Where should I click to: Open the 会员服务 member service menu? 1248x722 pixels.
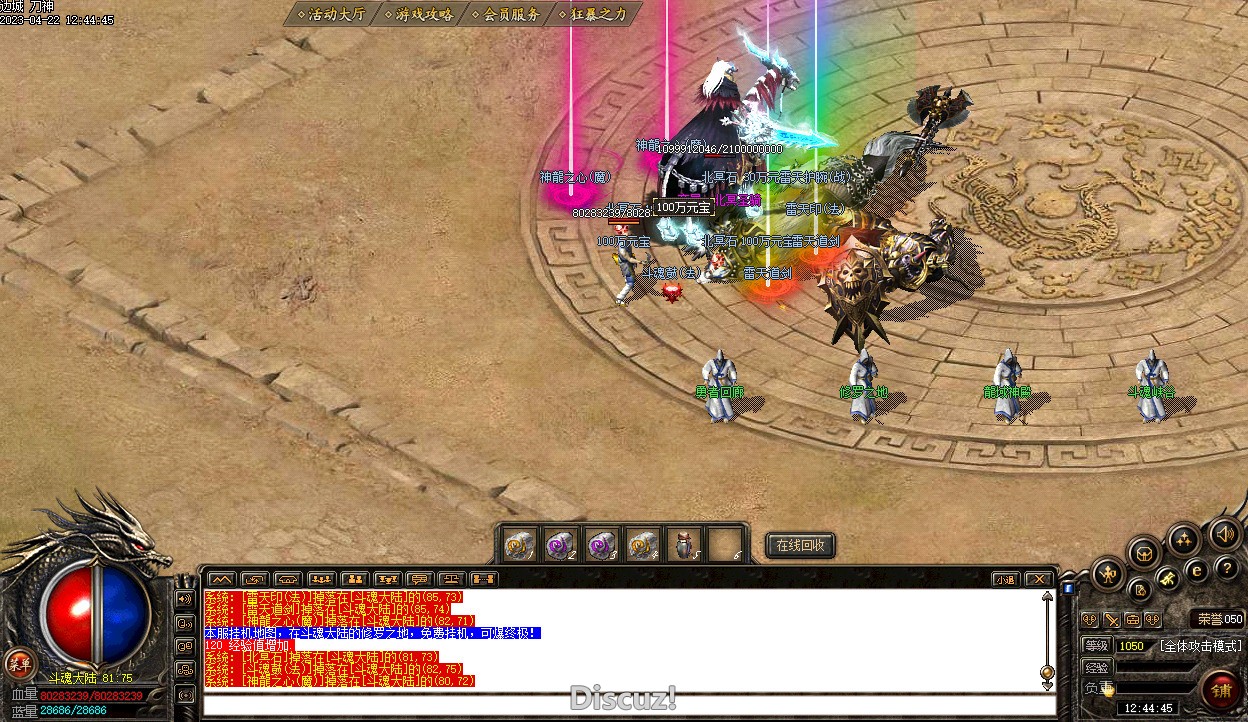click(507, 14)
